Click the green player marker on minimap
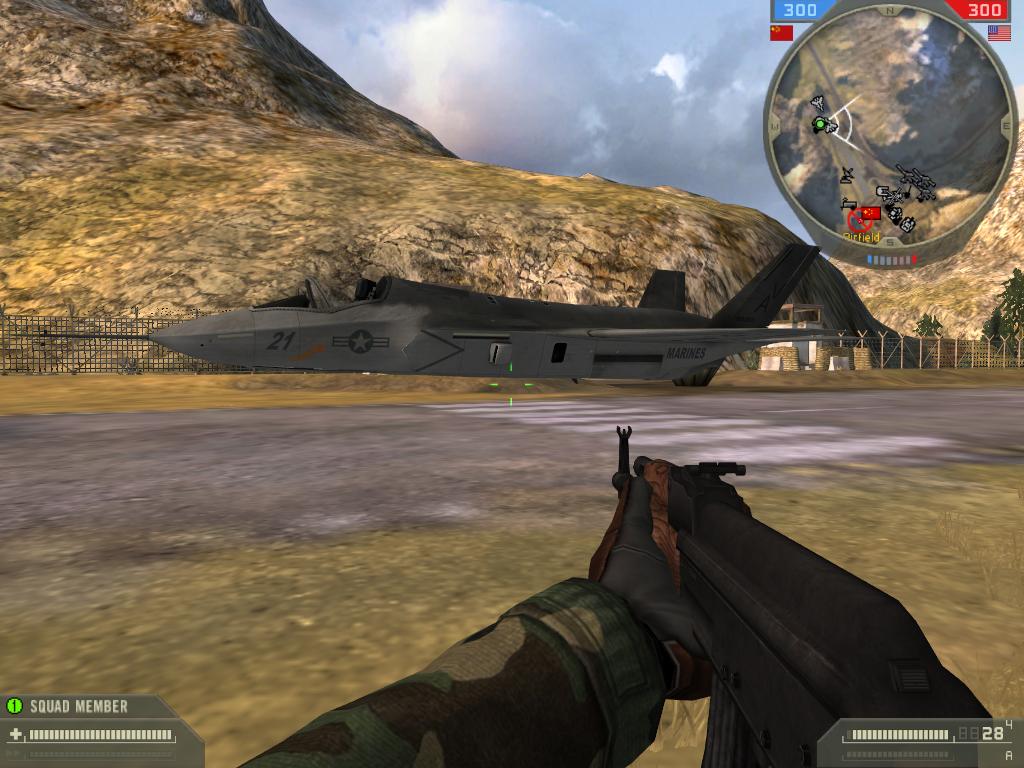1024x768 pixels. (x=820, y=124)
